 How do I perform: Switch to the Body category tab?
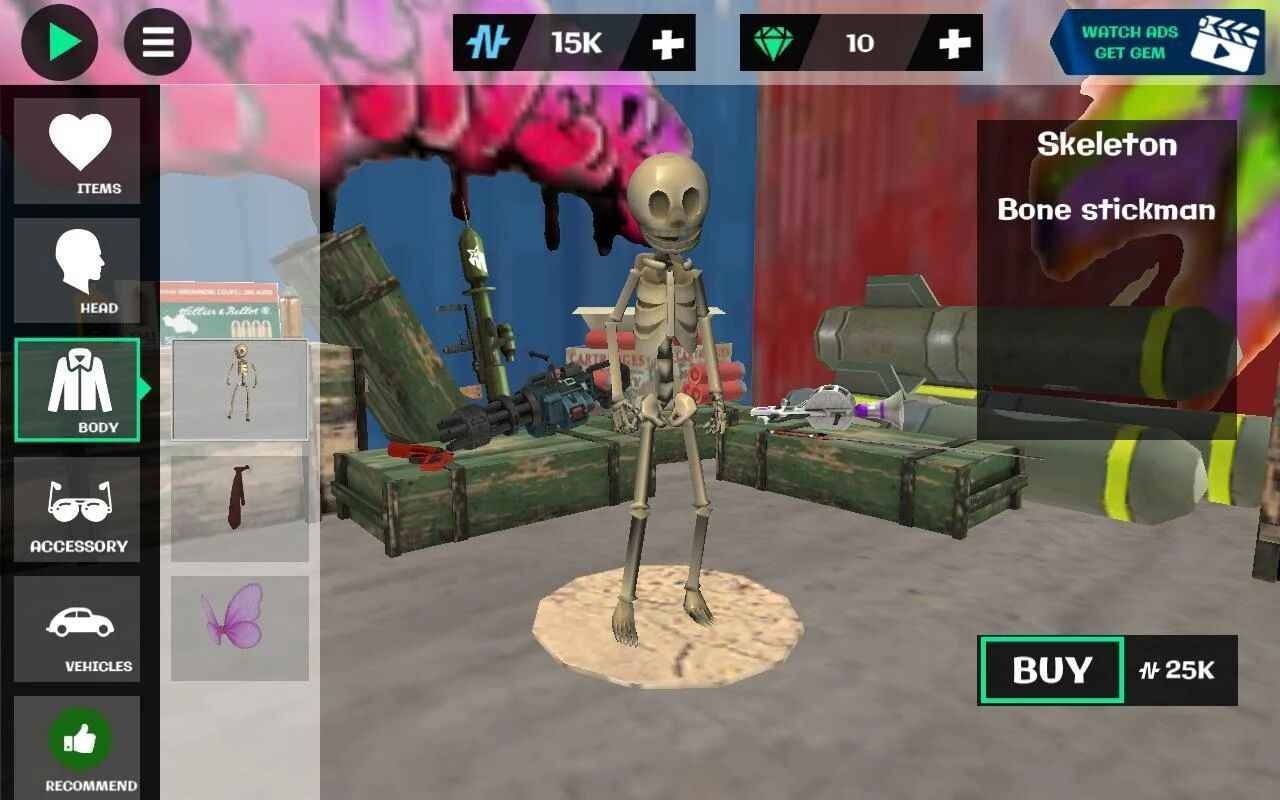[x=78, y=390]
